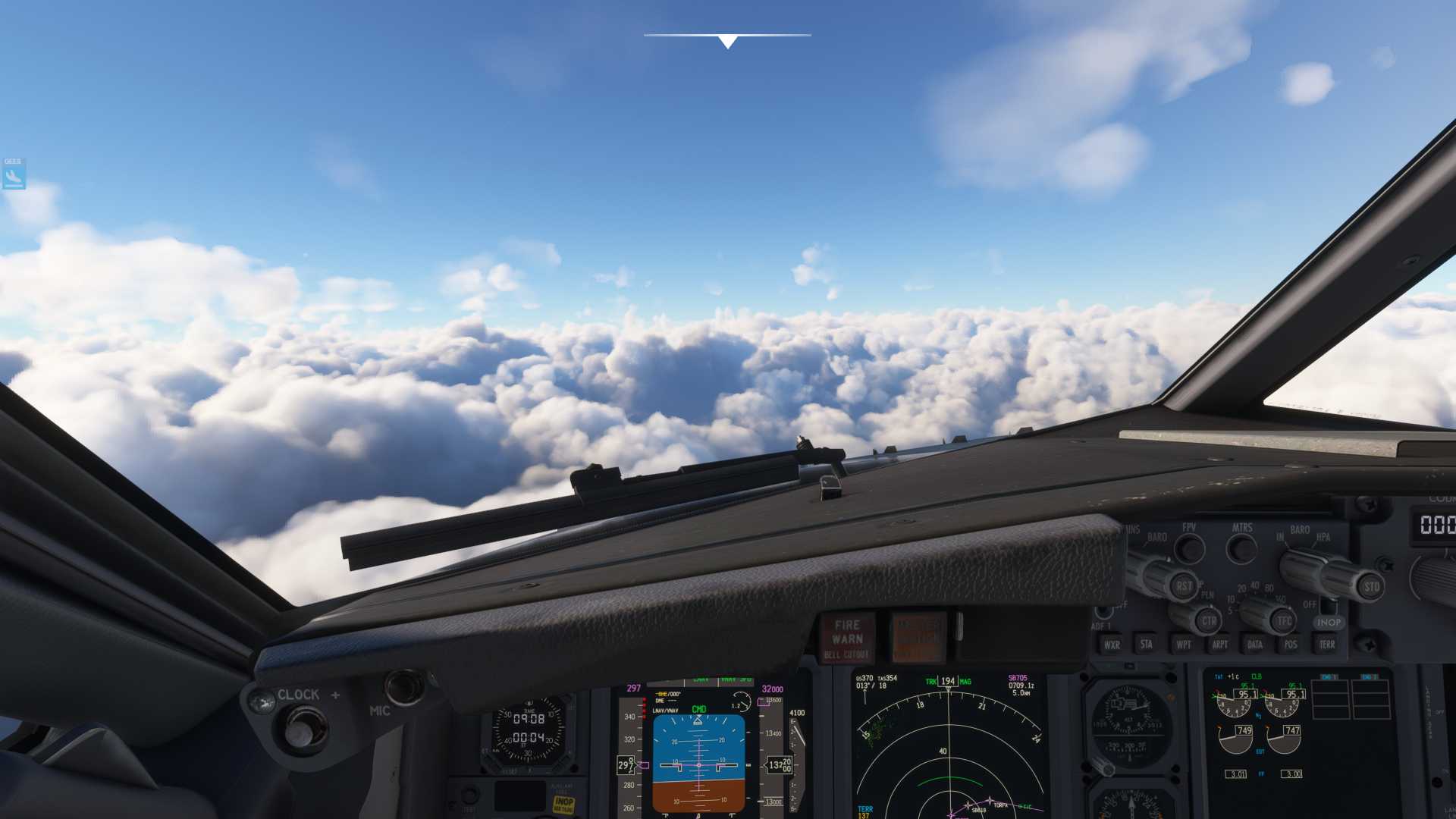The image size is (1456, 819).
Task: Turn the TFC range selector knob
Action: [1282, 621]
